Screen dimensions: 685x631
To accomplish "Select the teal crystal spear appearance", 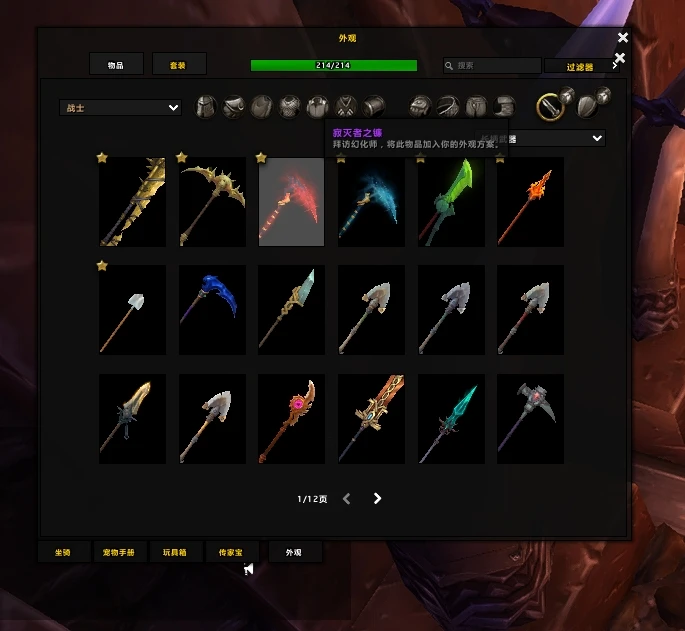I will click(x=451, y=418).
